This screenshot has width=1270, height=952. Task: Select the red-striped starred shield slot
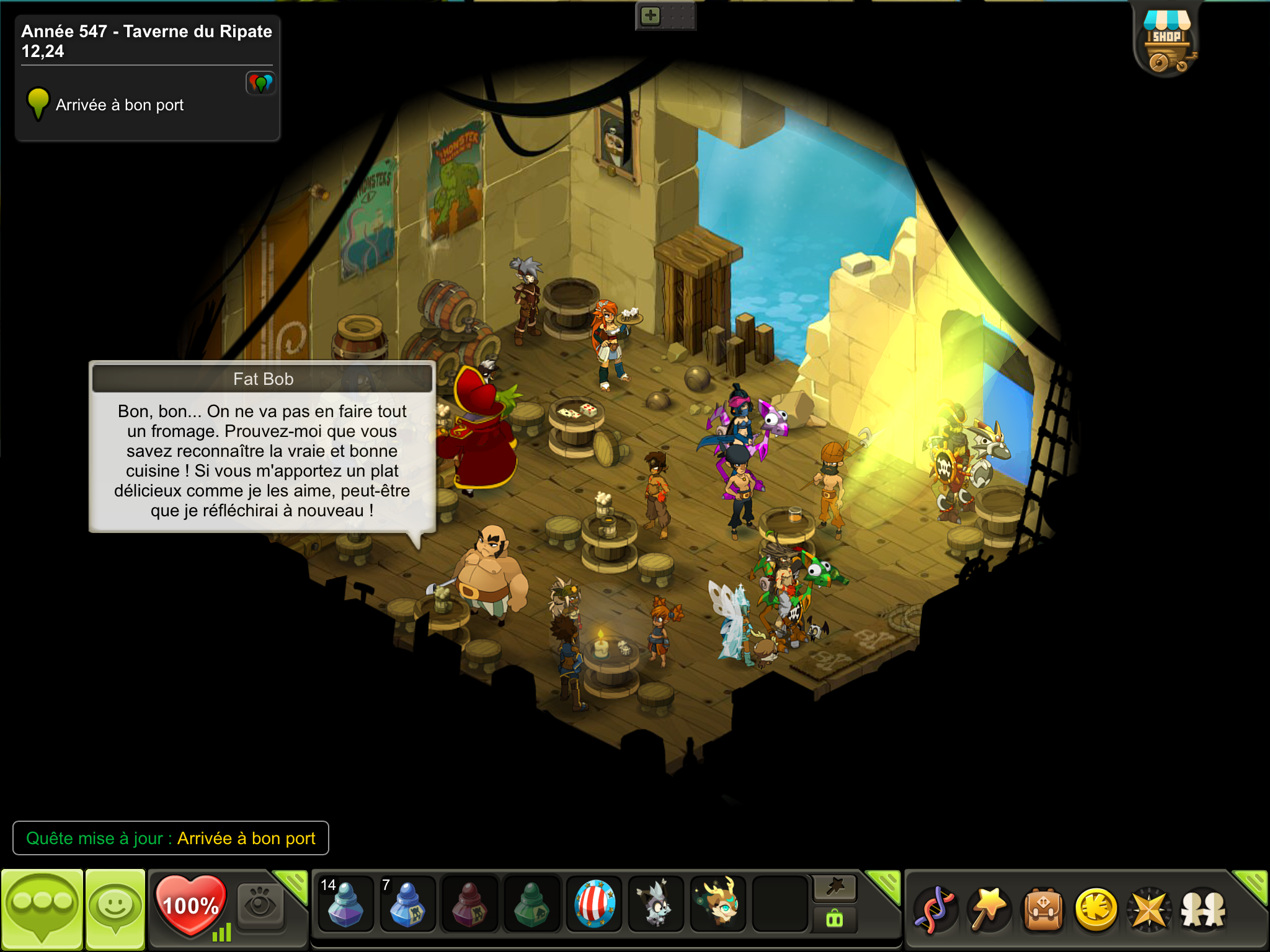tap(594, 904)
